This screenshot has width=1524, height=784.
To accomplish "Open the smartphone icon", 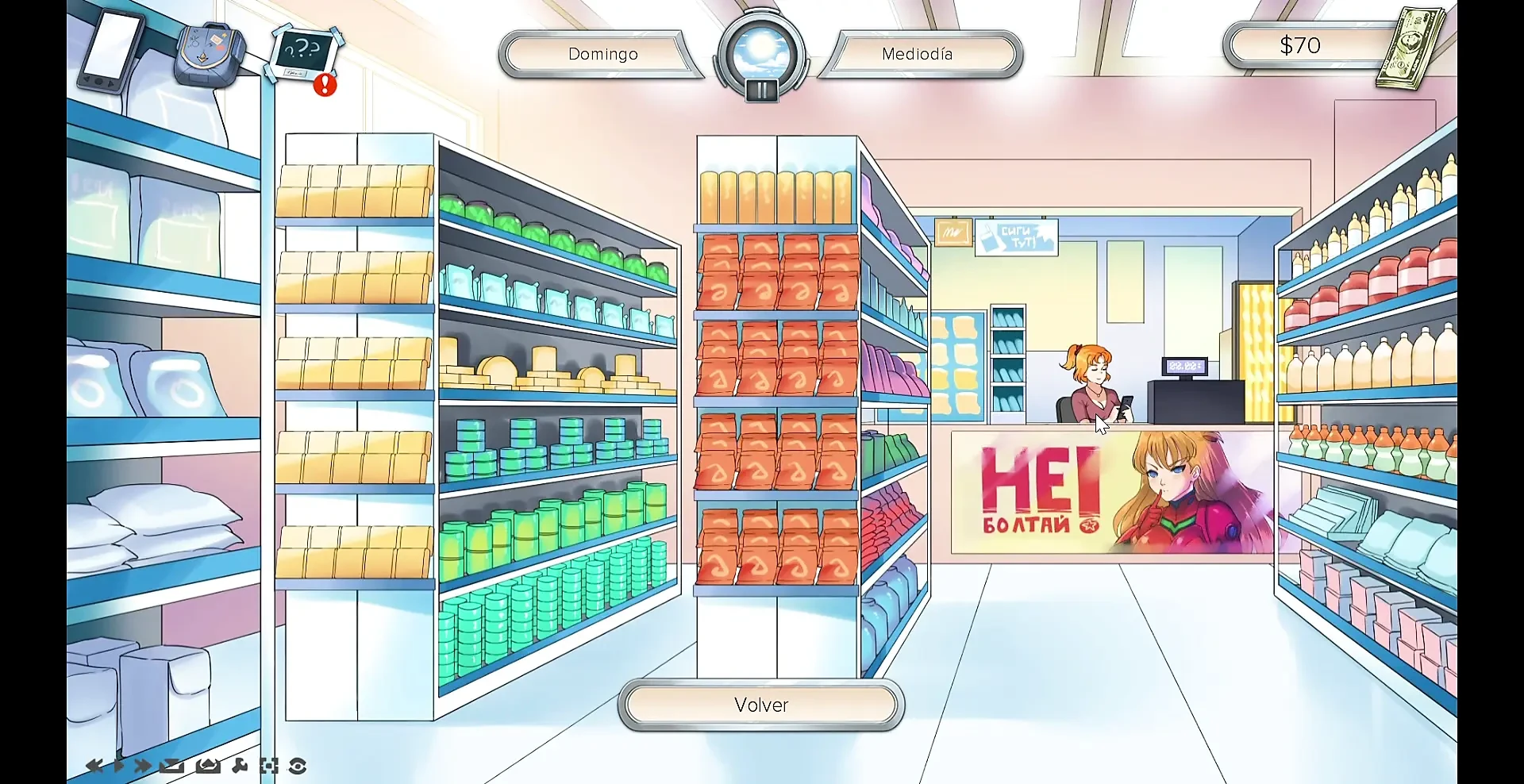I will [x=111, y=49].
